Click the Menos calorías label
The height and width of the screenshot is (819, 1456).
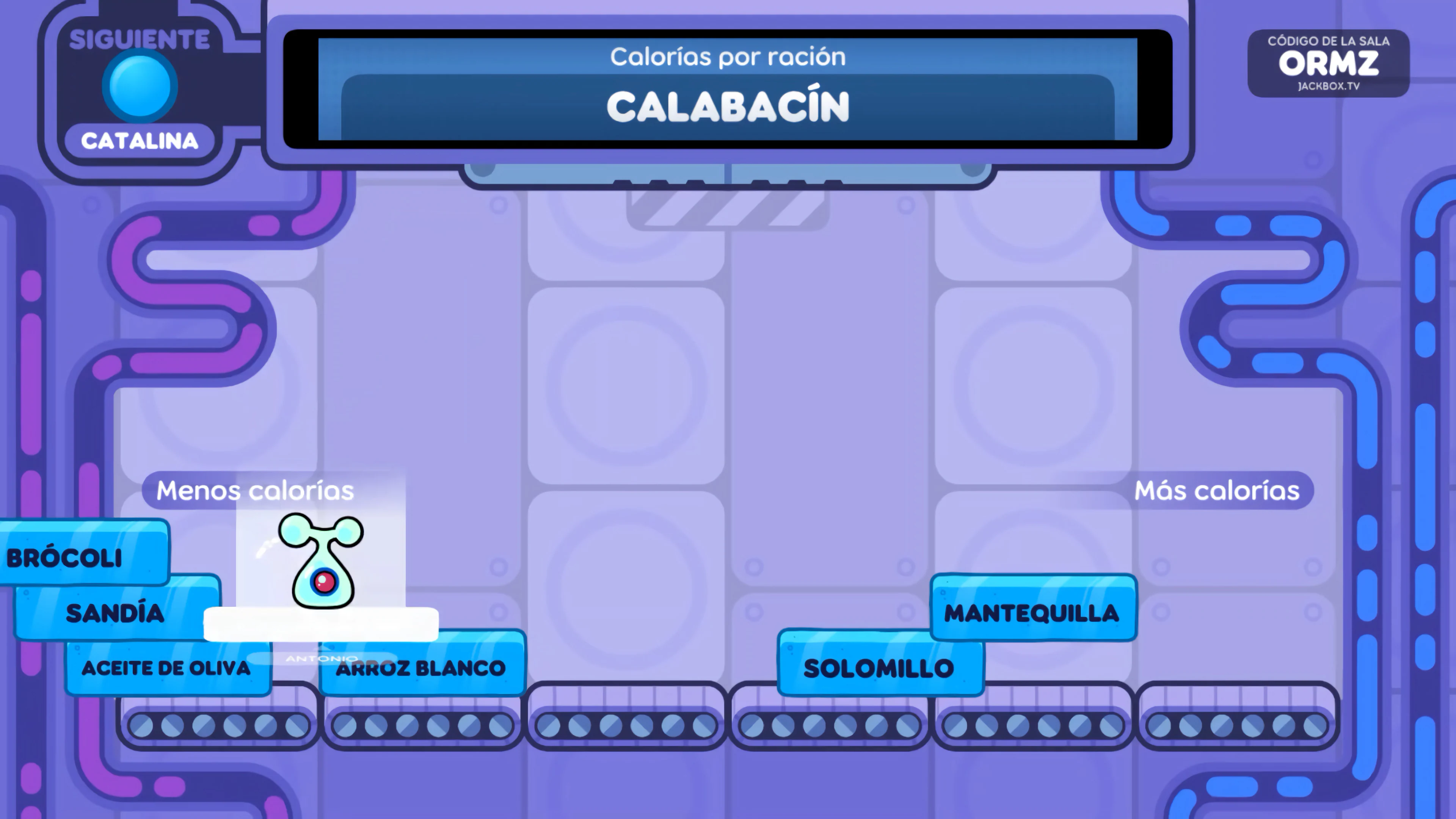(x=253, y=490)
